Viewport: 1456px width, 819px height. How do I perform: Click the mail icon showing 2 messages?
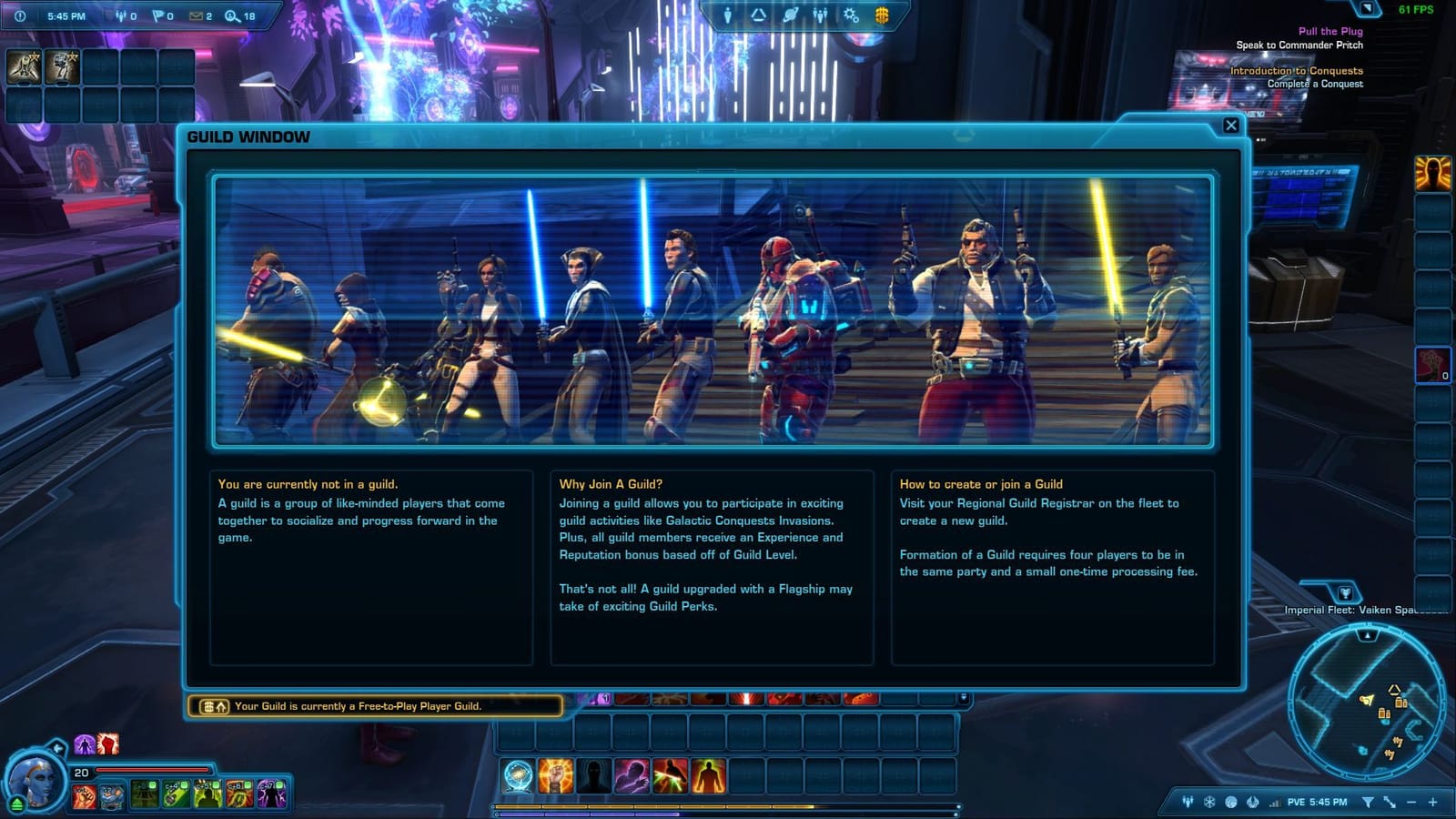[x=197, y=16]
